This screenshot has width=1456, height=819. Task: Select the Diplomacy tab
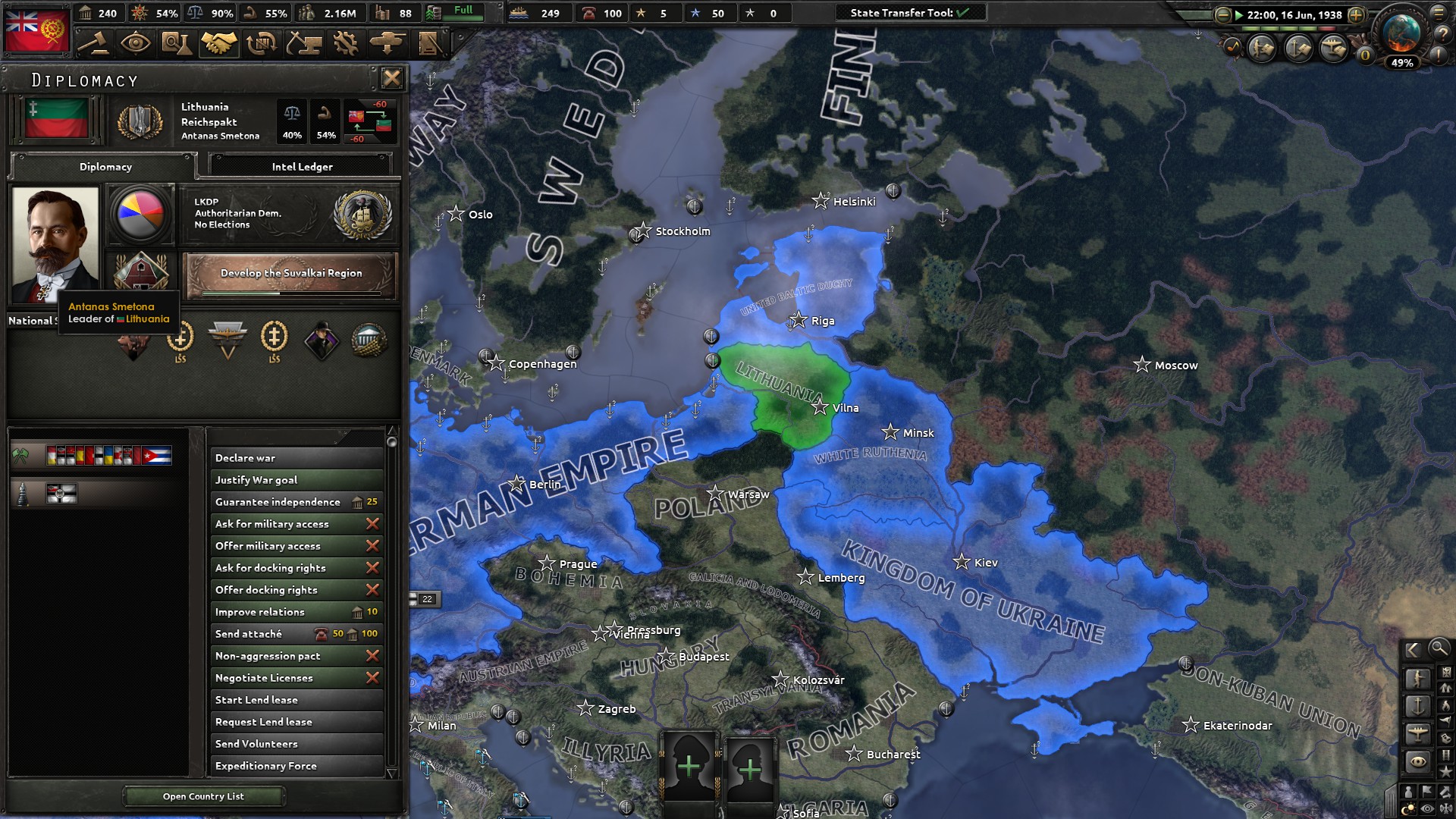[105, 166]
